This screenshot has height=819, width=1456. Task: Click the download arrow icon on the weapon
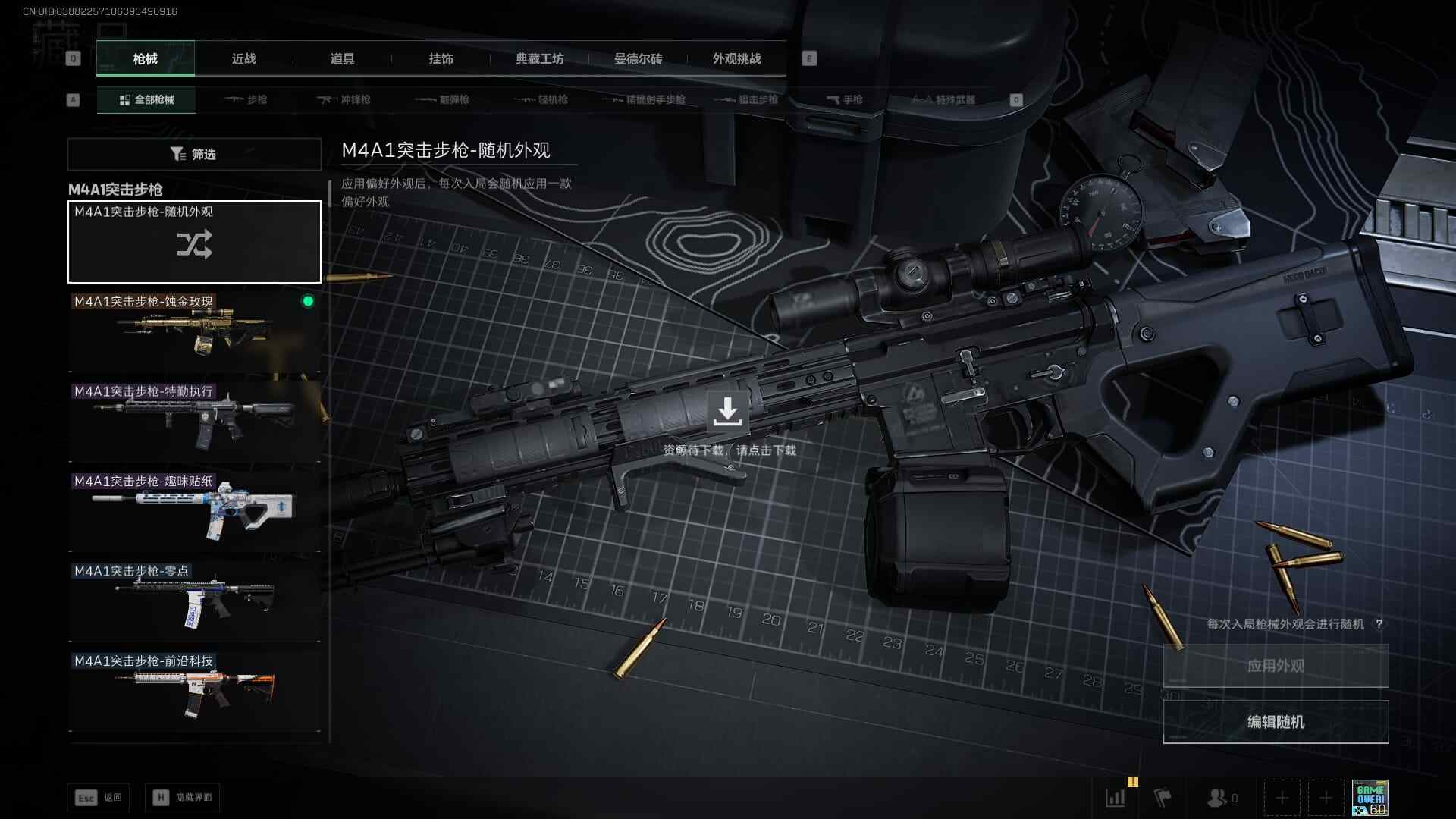point(727,411)
